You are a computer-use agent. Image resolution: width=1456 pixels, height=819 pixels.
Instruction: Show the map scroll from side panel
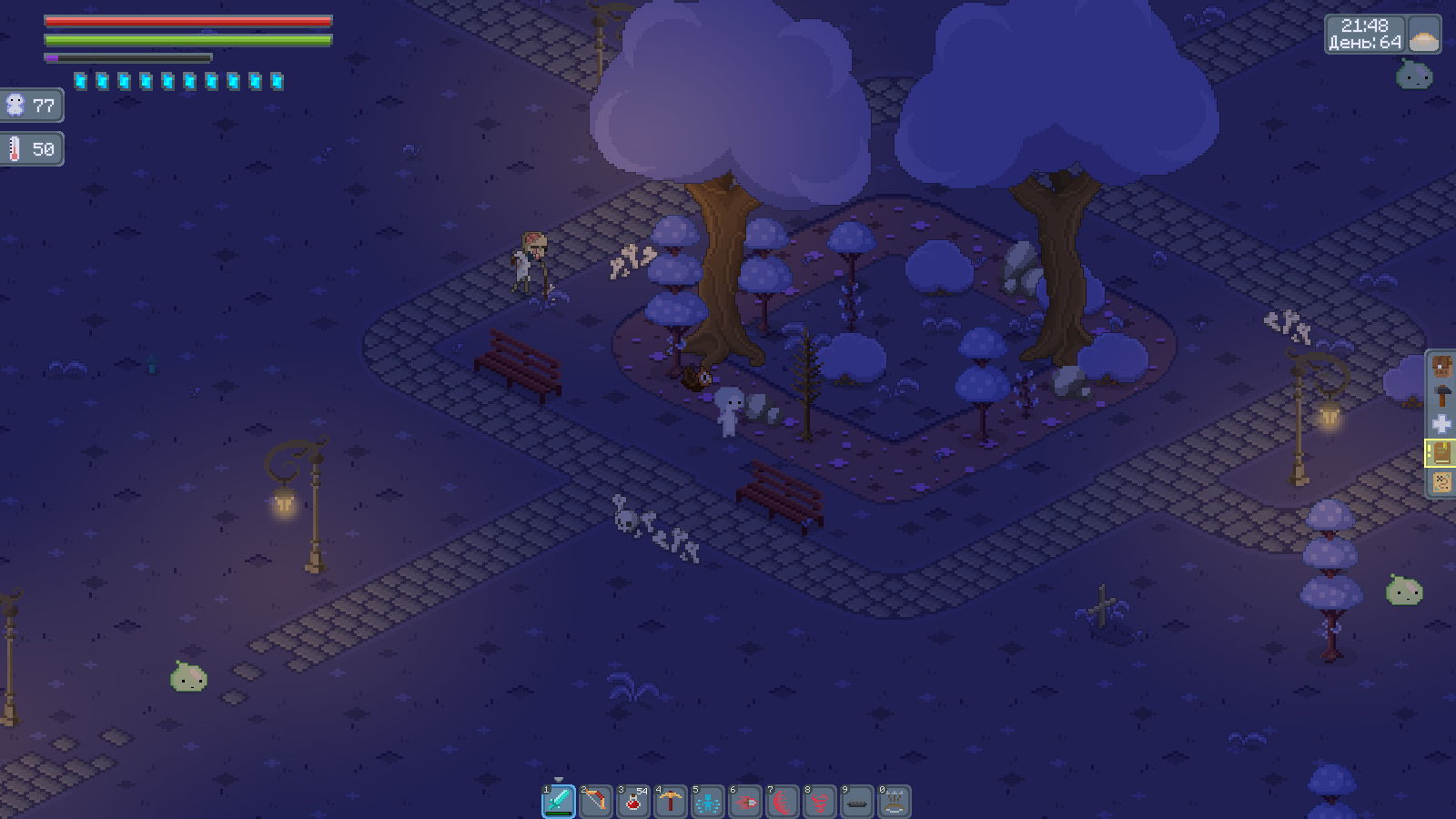[1441, 481]
